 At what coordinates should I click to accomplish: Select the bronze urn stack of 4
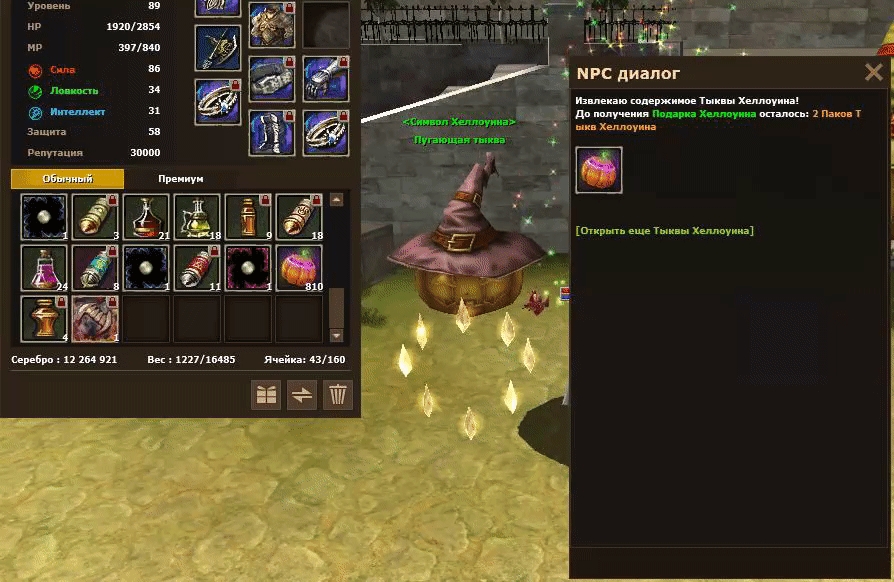(x=45, y=319)
